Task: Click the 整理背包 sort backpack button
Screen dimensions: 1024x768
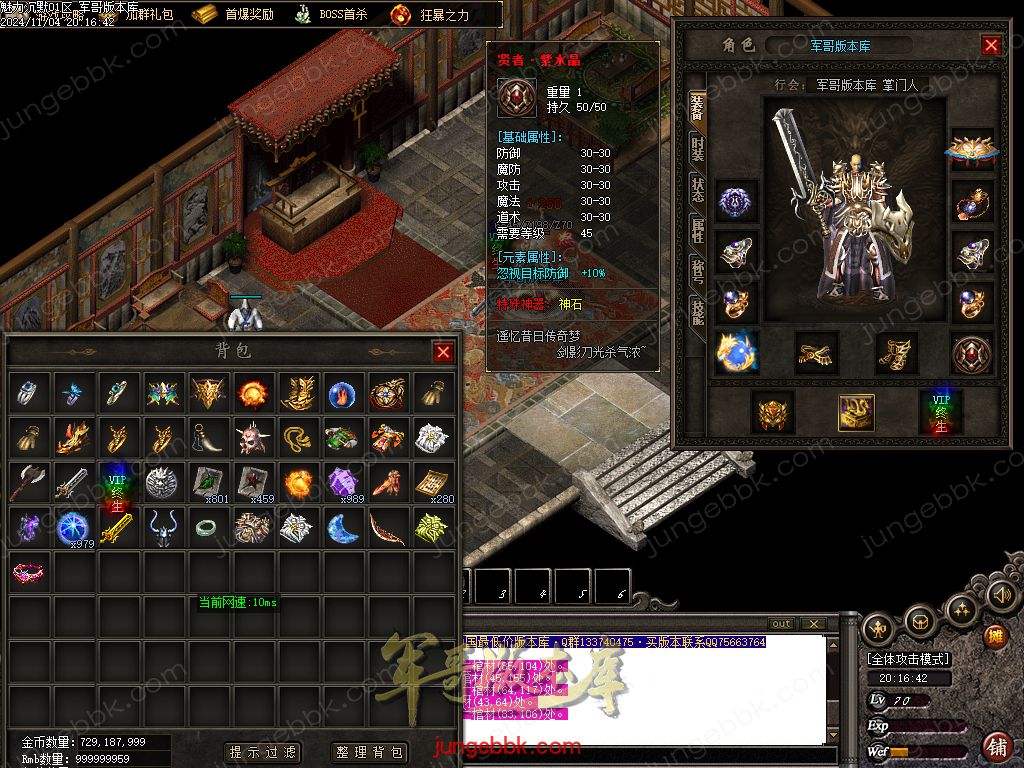Action: click(x=368, y=752)
